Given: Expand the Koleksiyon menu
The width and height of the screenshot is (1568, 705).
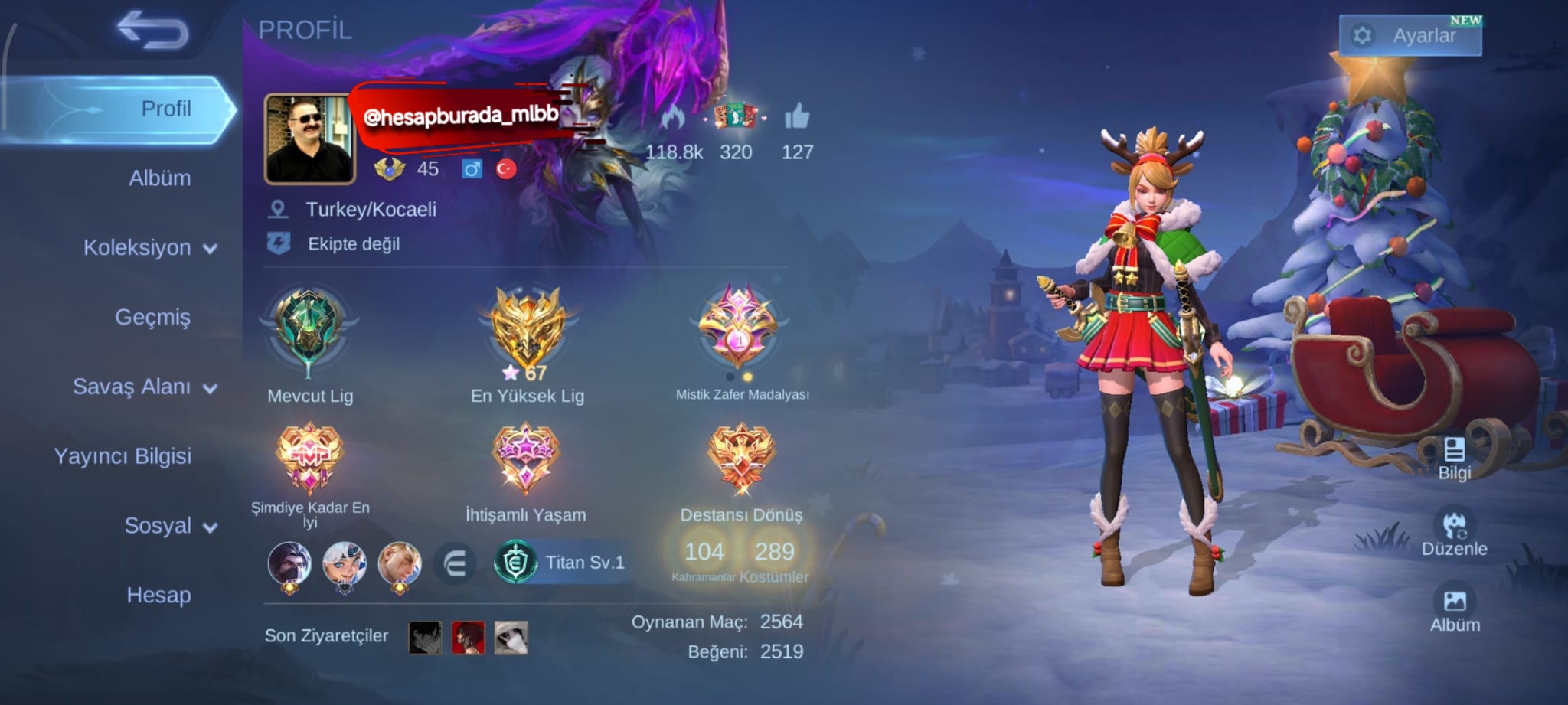Looking at the screenshot, I should click(149, 248).
